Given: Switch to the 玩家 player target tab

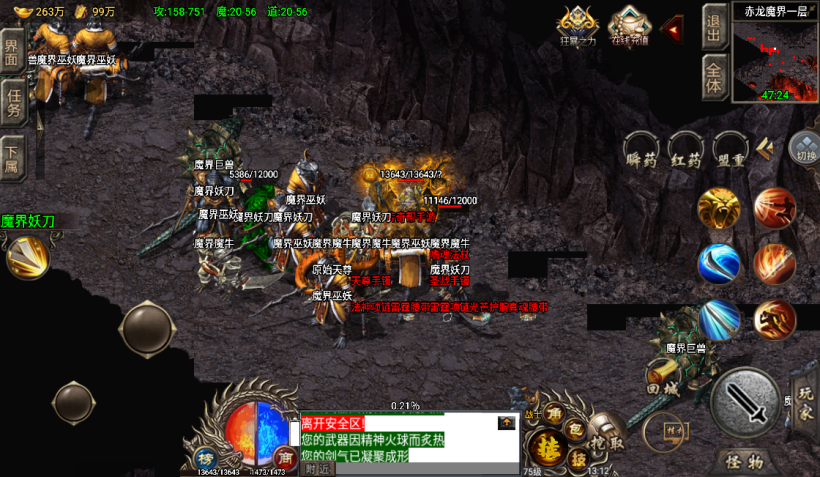Looking at the screenshot, I should [805, 403].
